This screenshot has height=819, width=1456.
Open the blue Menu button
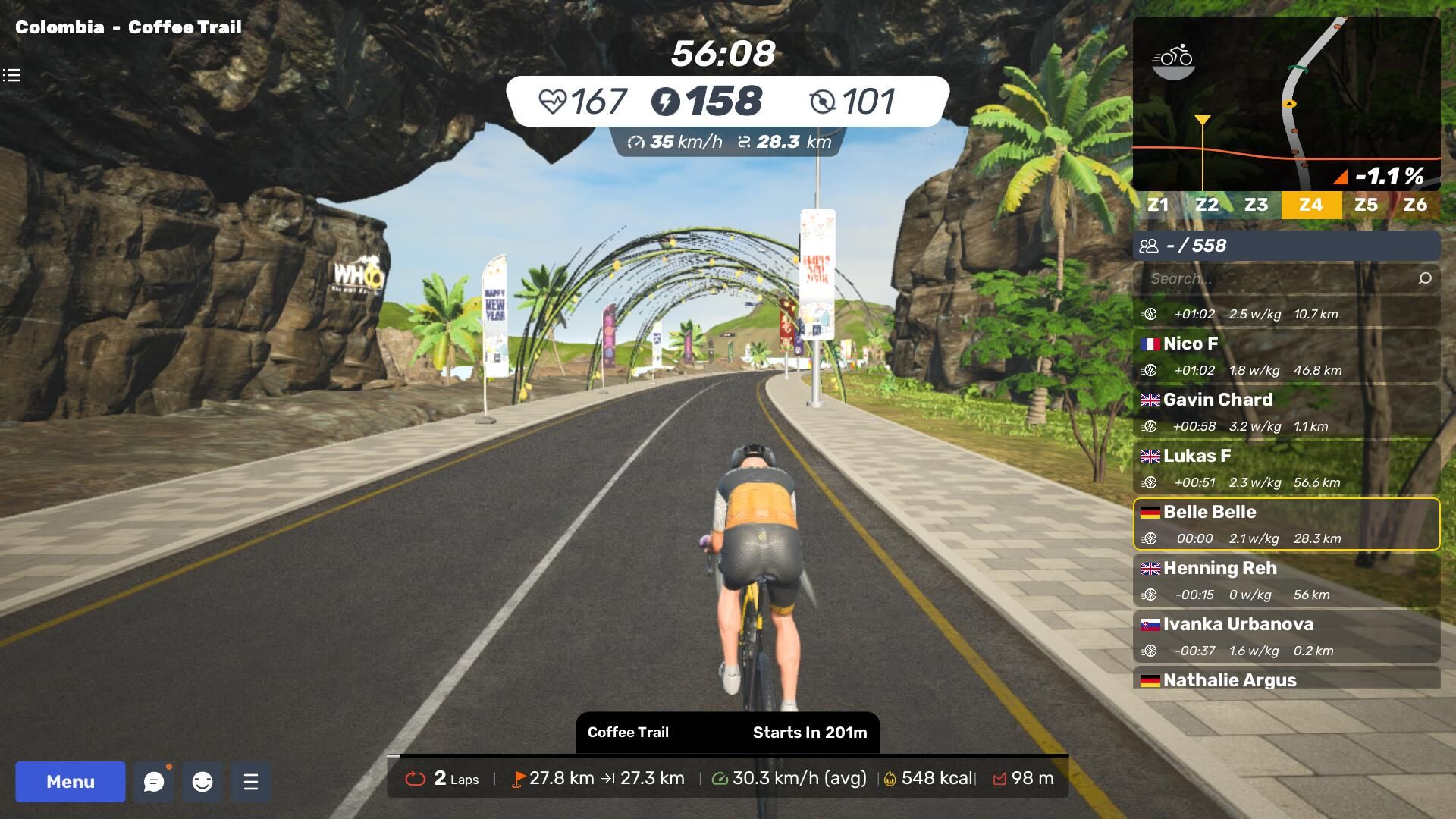click(x=70, y=781)
